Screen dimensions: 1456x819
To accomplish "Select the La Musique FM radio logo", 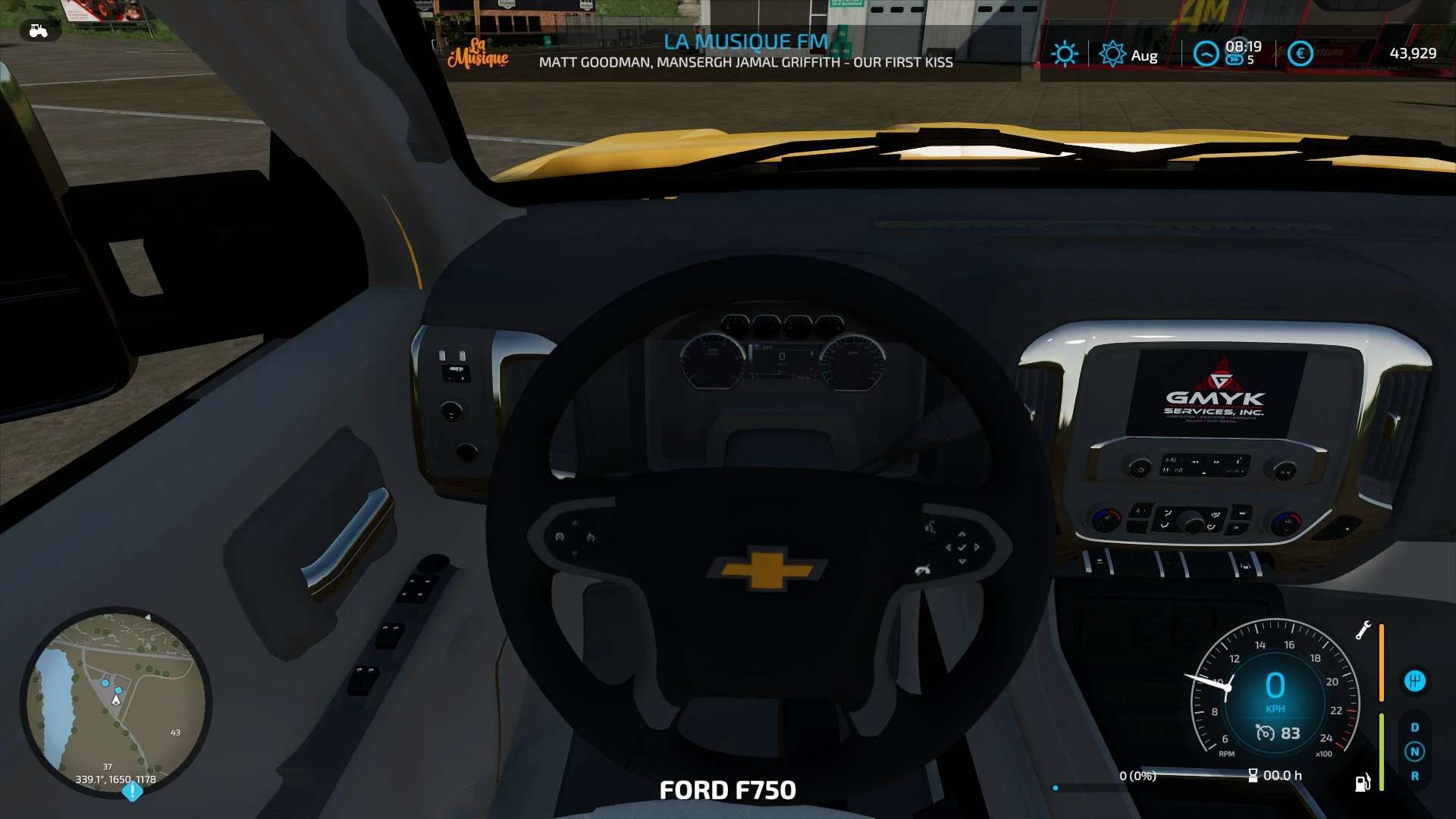I will [478, 53].
